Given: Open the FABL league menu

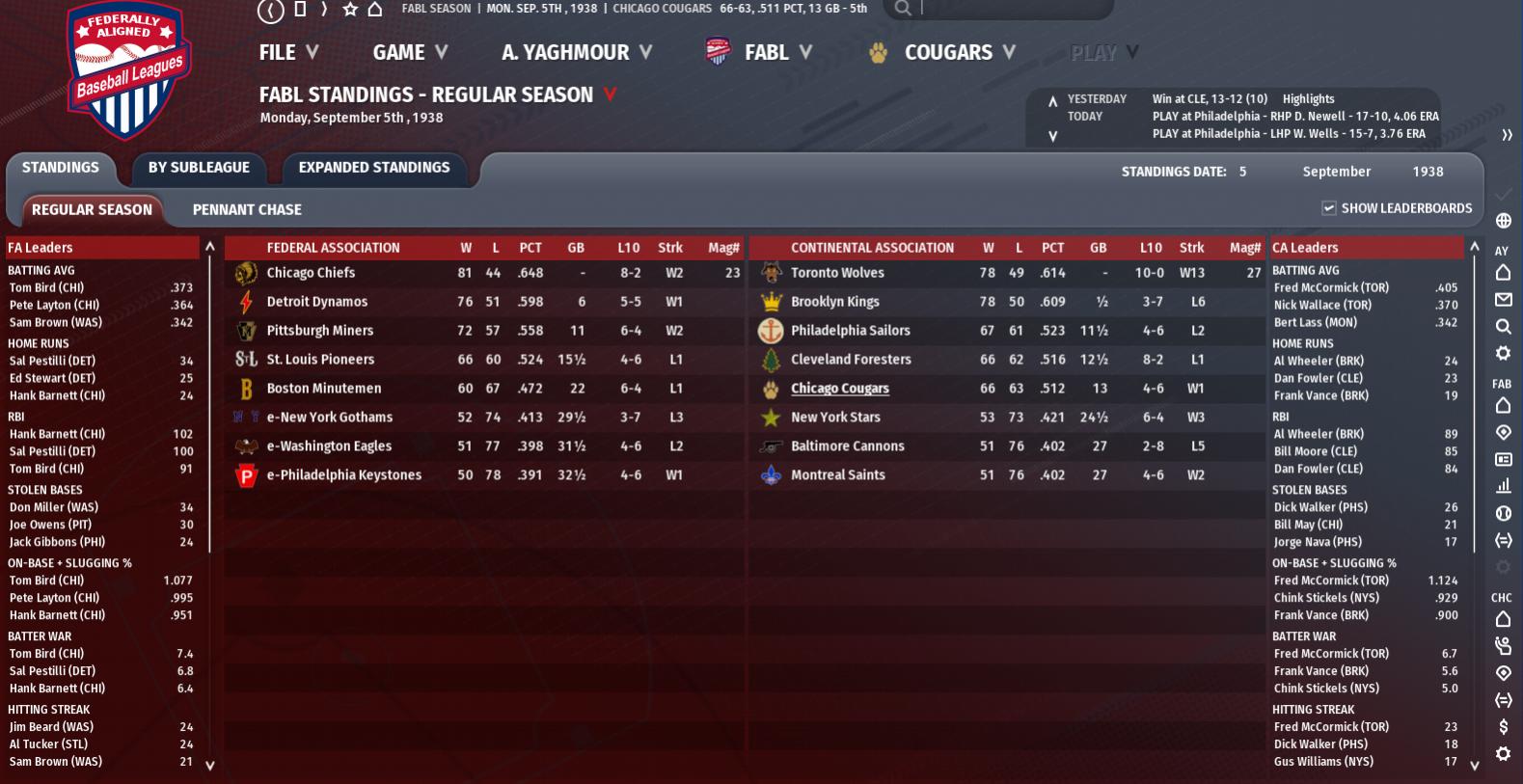Looking at the screenshot, I should point(766,53).
